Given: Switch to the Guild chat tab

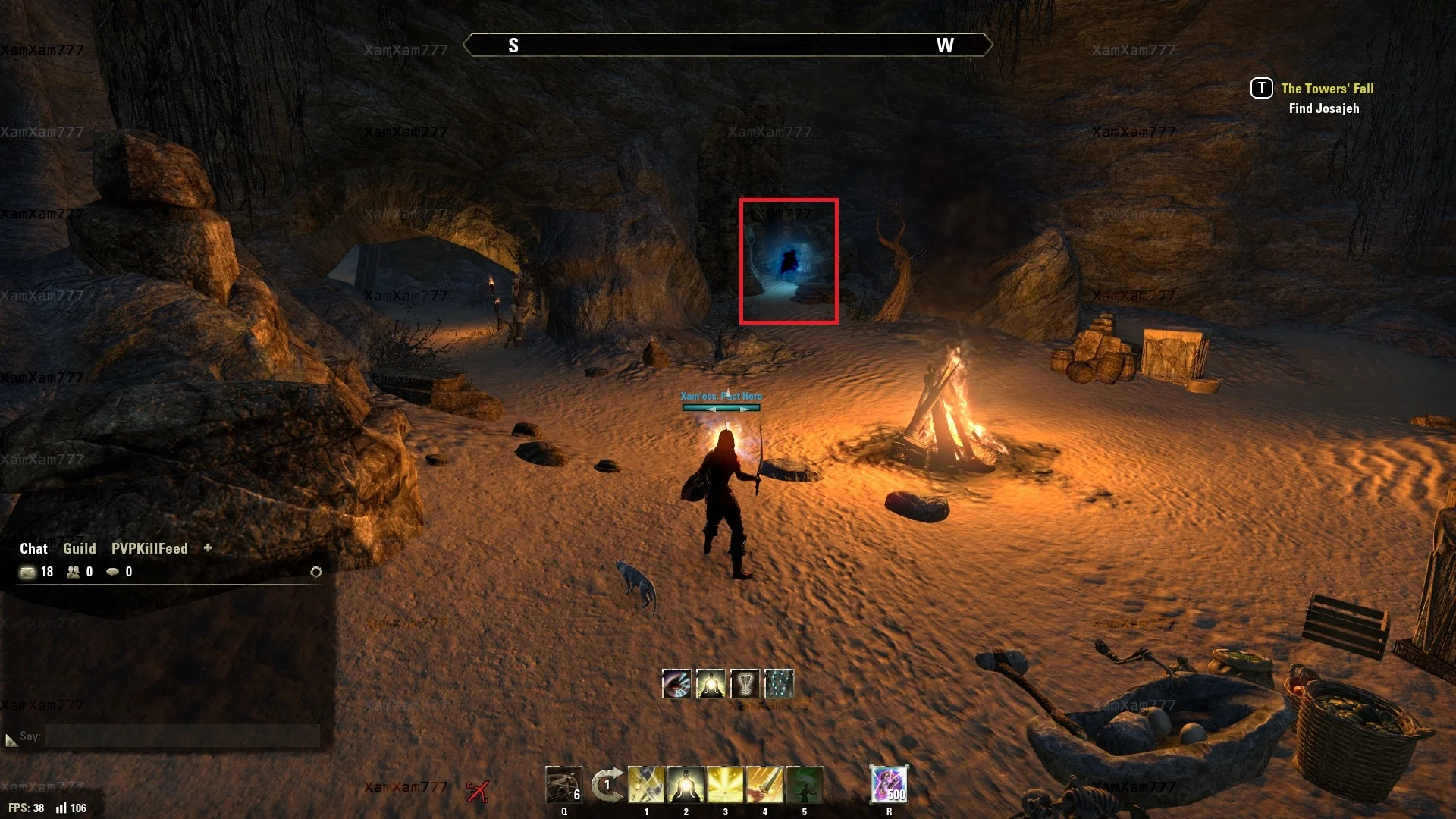Looking at the screenshot, I should click(79, 548).
